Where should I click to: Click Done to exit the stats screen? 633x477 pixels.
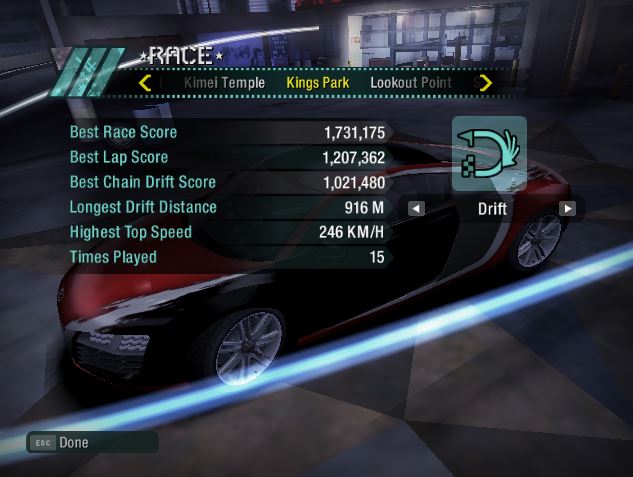[73, 442]
